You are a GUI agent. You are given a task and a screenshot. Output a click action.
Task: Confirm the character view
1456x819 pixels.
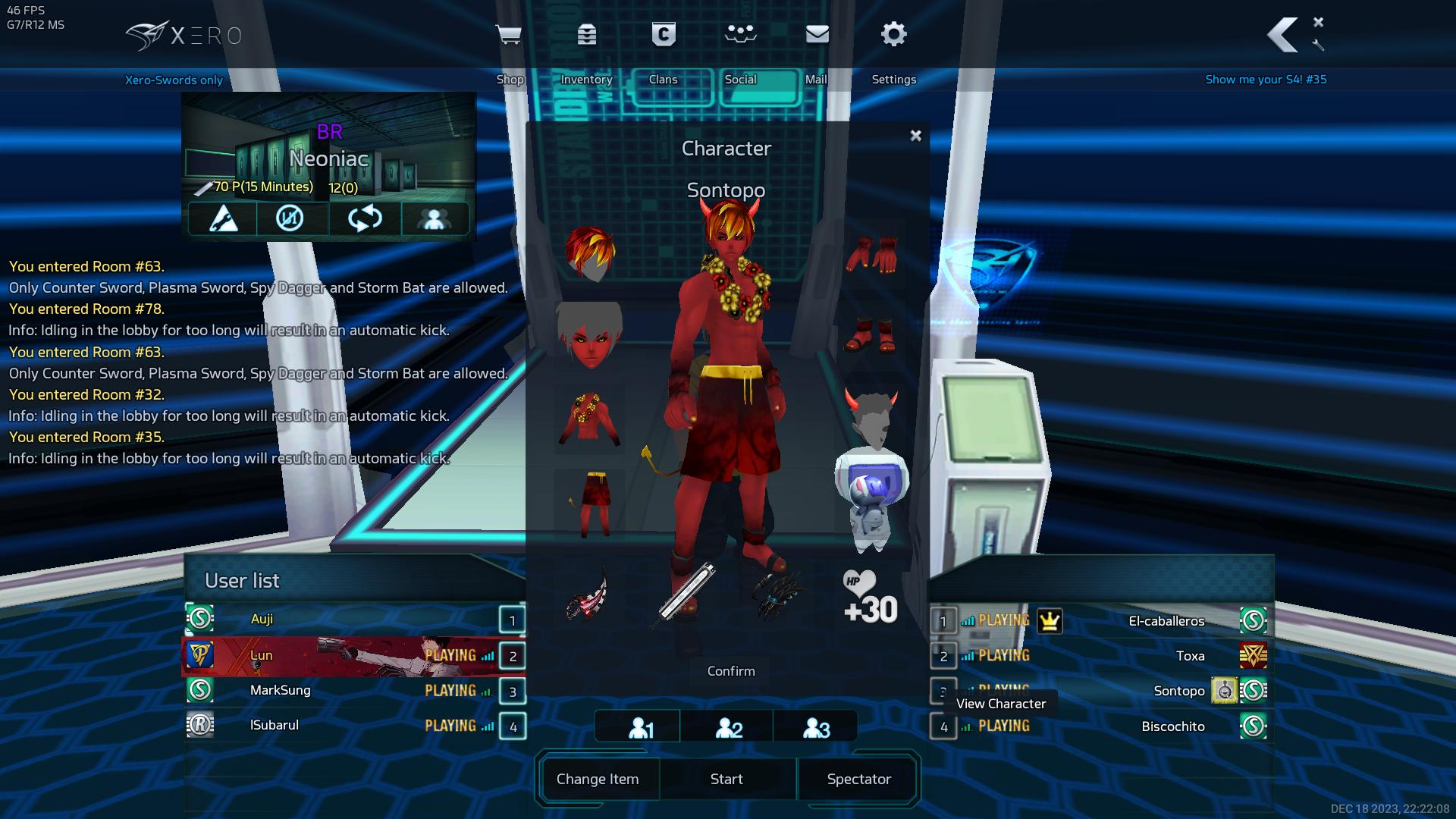coord(730,671)
